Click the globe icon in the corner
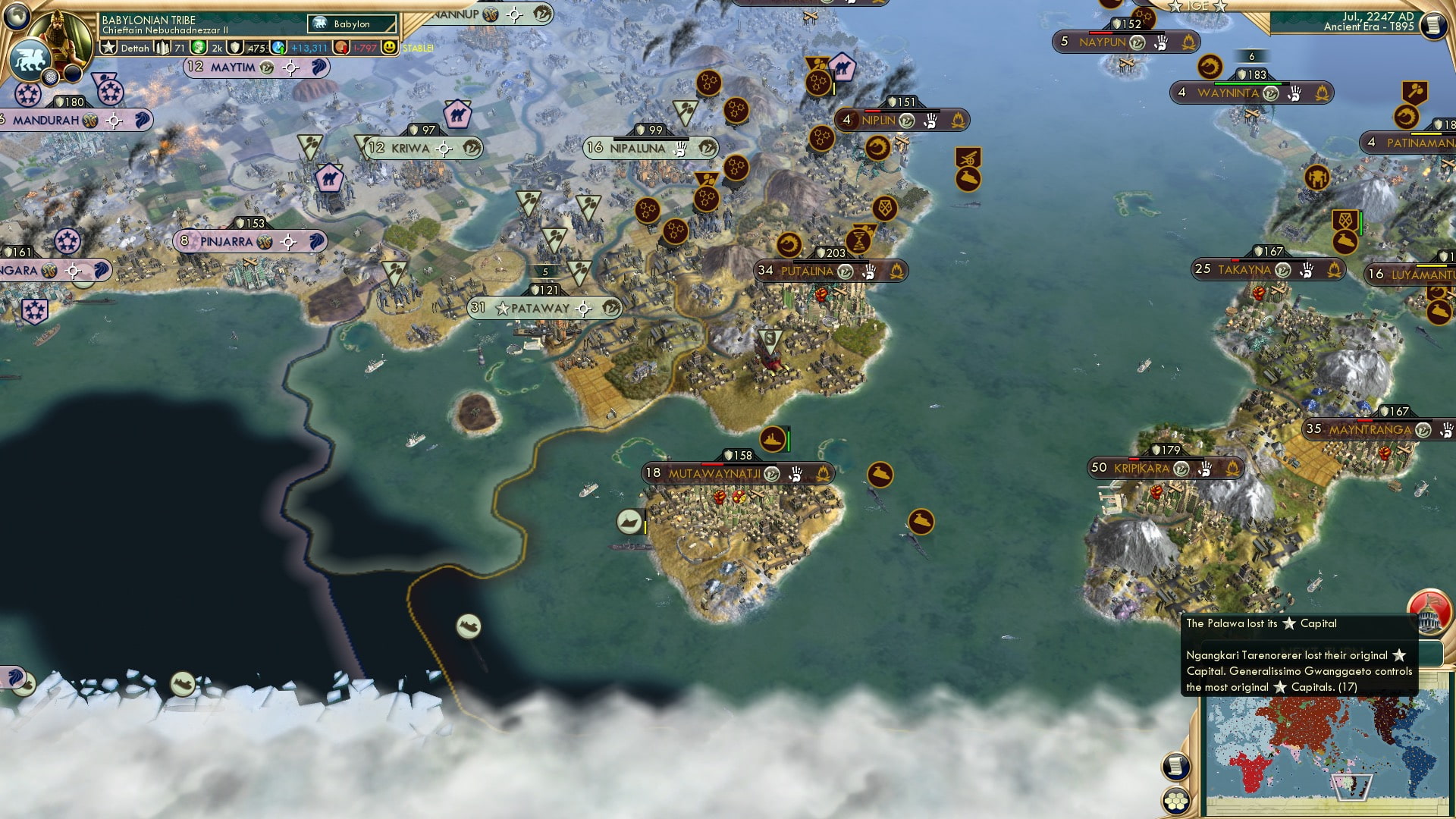 [x=17, y=14]
